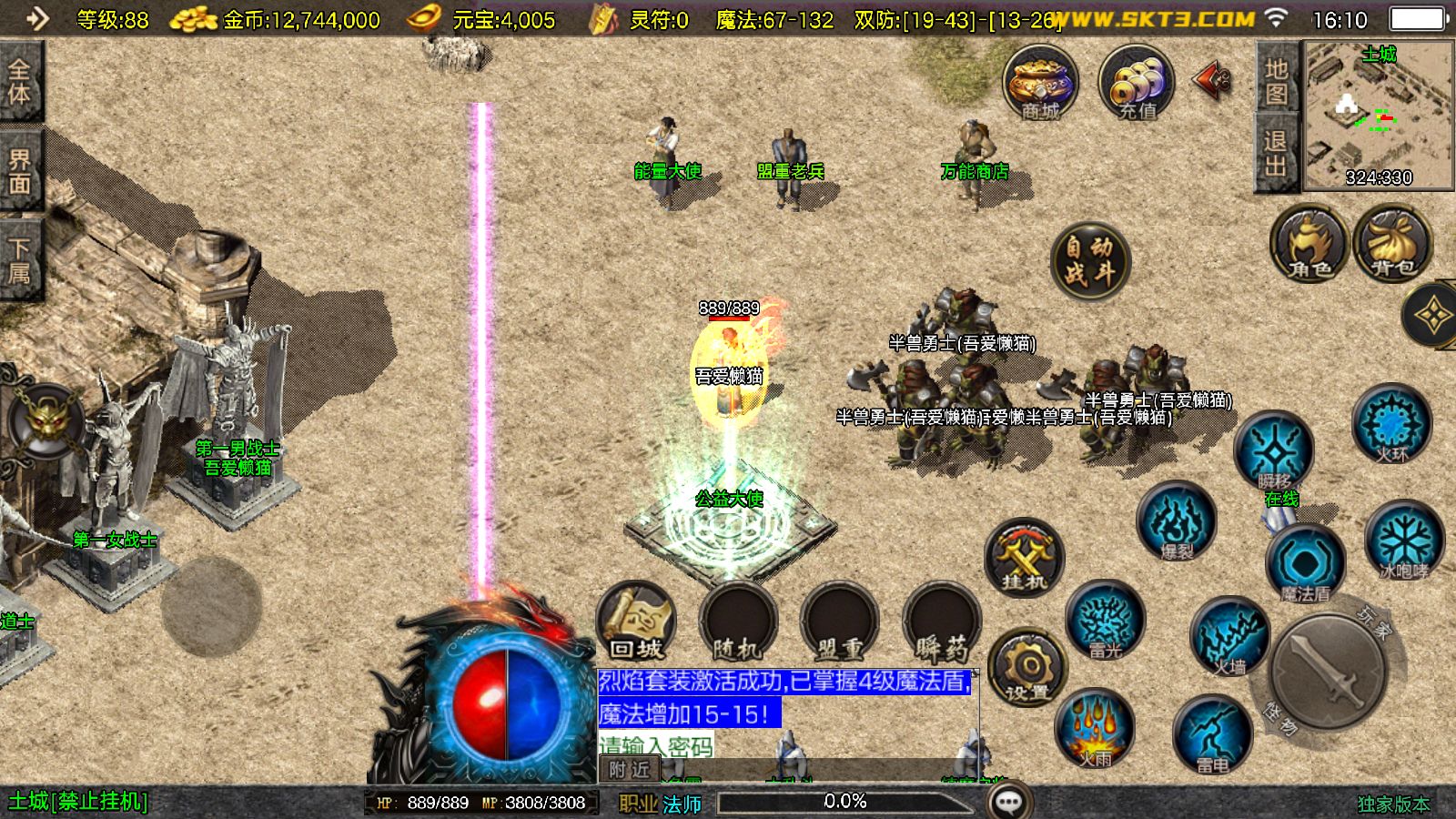Open the 背包 backpack

[x=1392, y=244]
